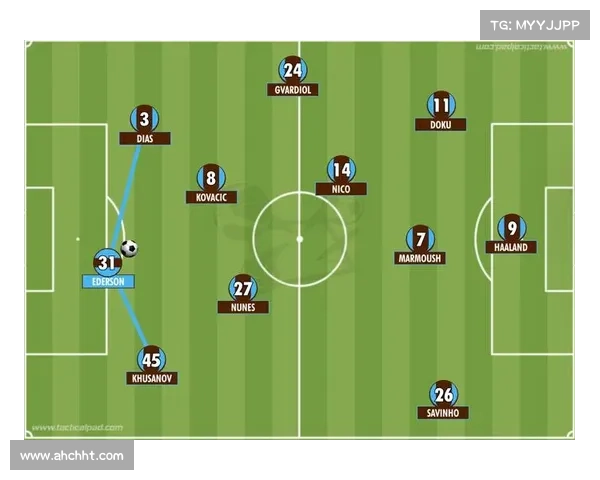Screen dimensions: 600x480
Task: Choose the Doku number 11 token
Action: click(441, 105)
